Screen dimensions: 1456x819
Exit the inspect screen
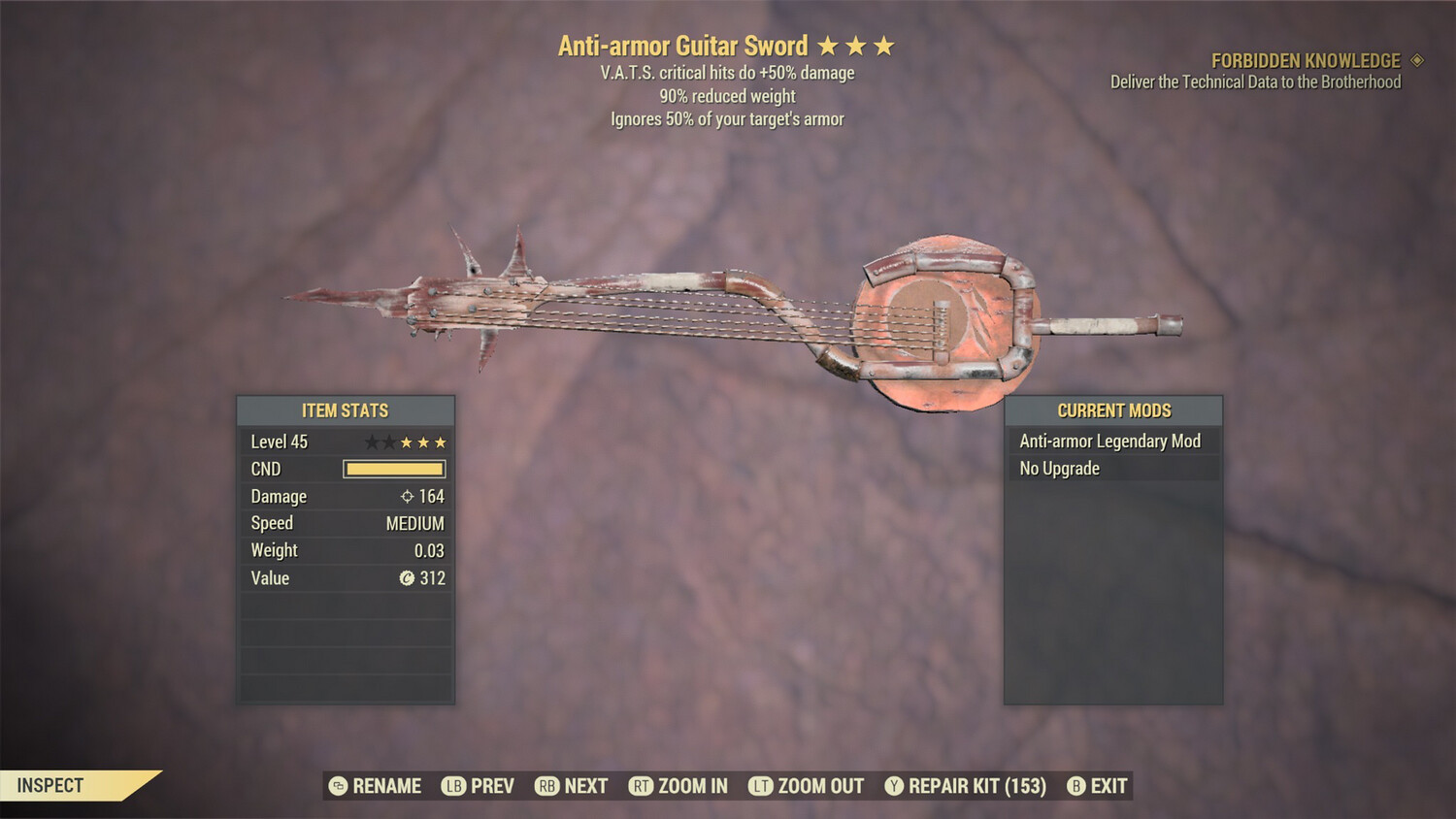1098,786
